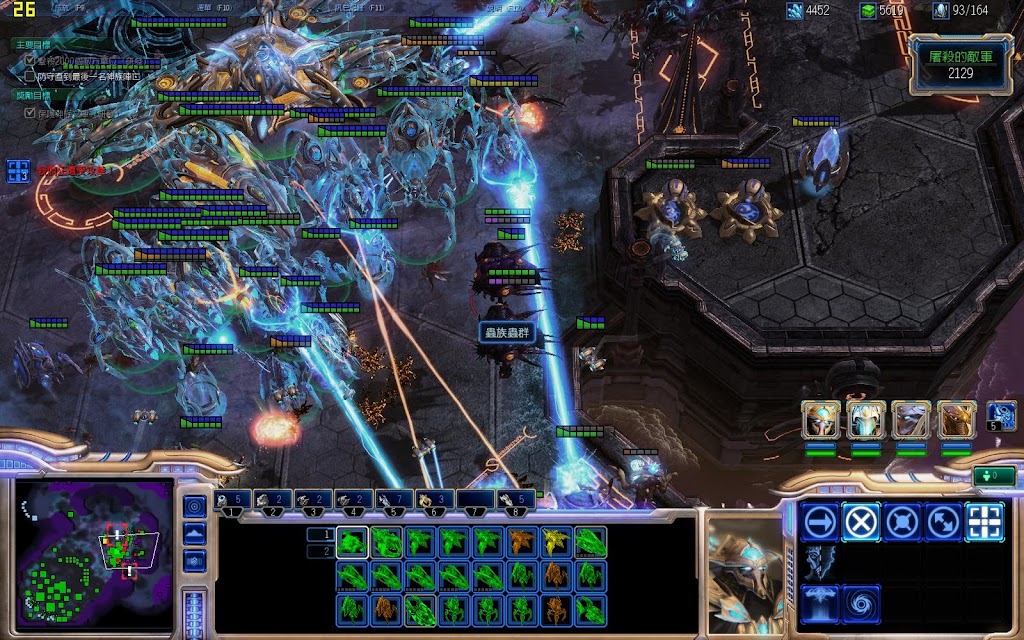Toggle the minimap ping button
Image resolution: width=1024 pixels, height=640 pixels.
coord(195,506)
